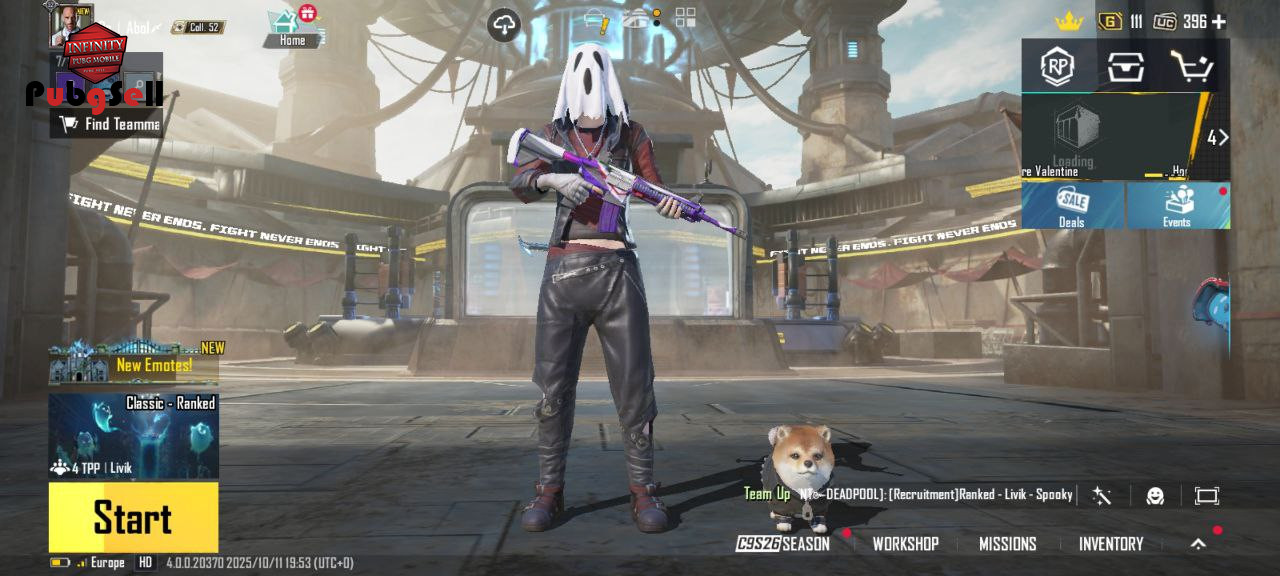
Task: Open the Events panel
Action: (1177, 205)
